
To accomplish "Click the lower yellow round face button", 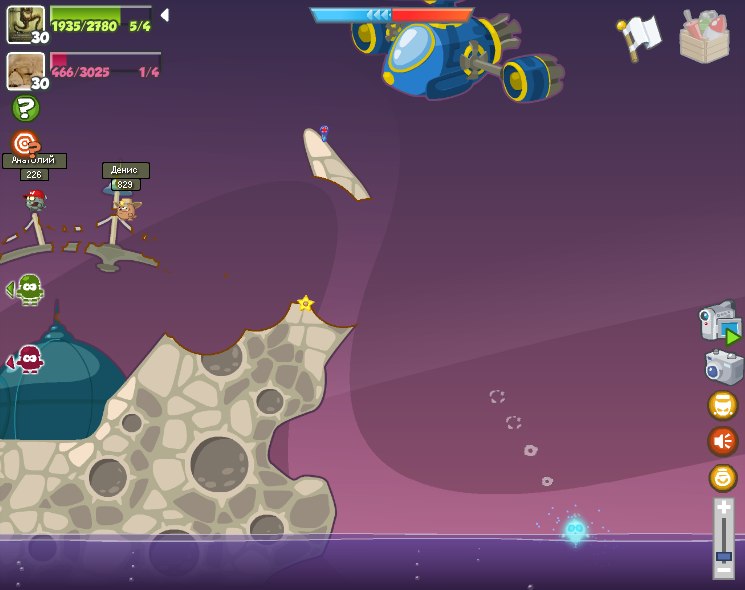I will (722, 478).
